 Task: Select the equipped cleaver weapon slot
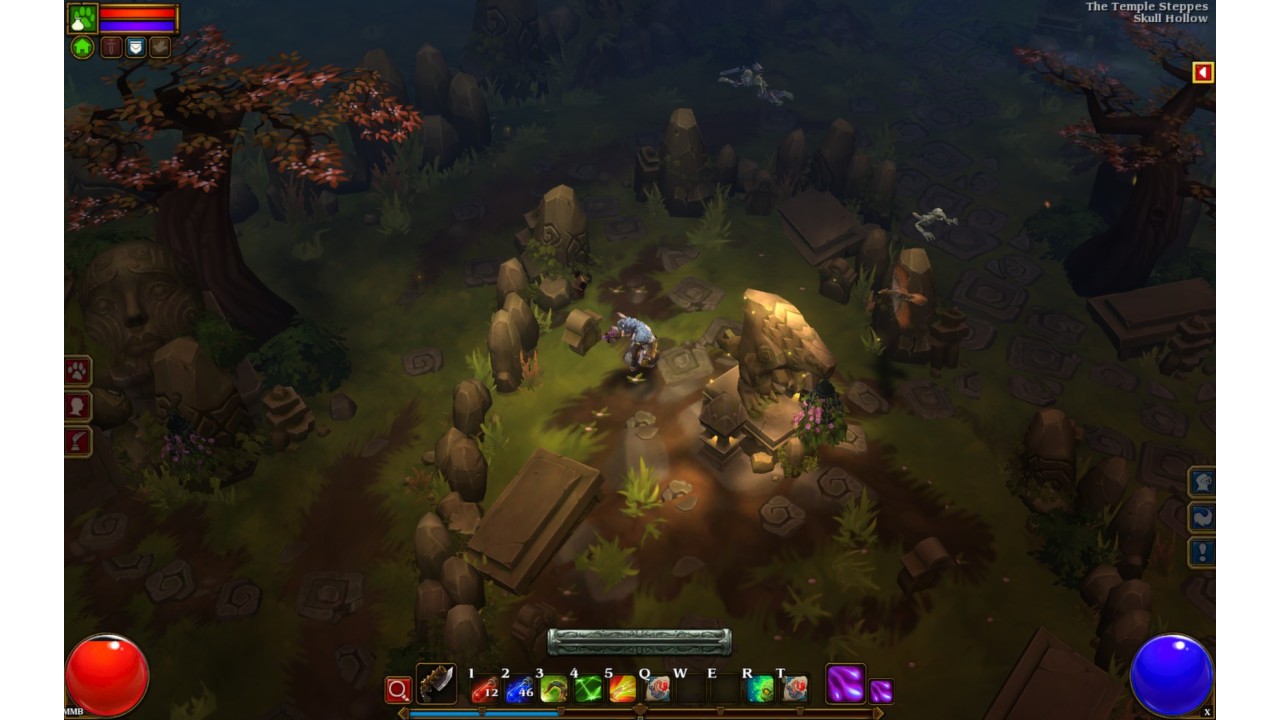tap(436, 684)
